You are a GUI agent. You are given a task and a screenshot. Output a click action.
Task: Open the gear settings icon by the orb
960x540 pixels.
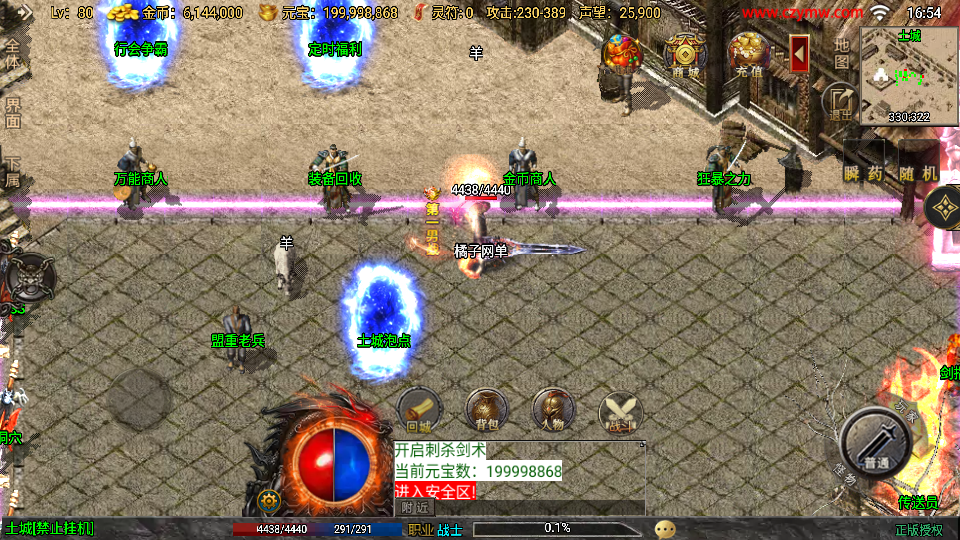[267, 500]
